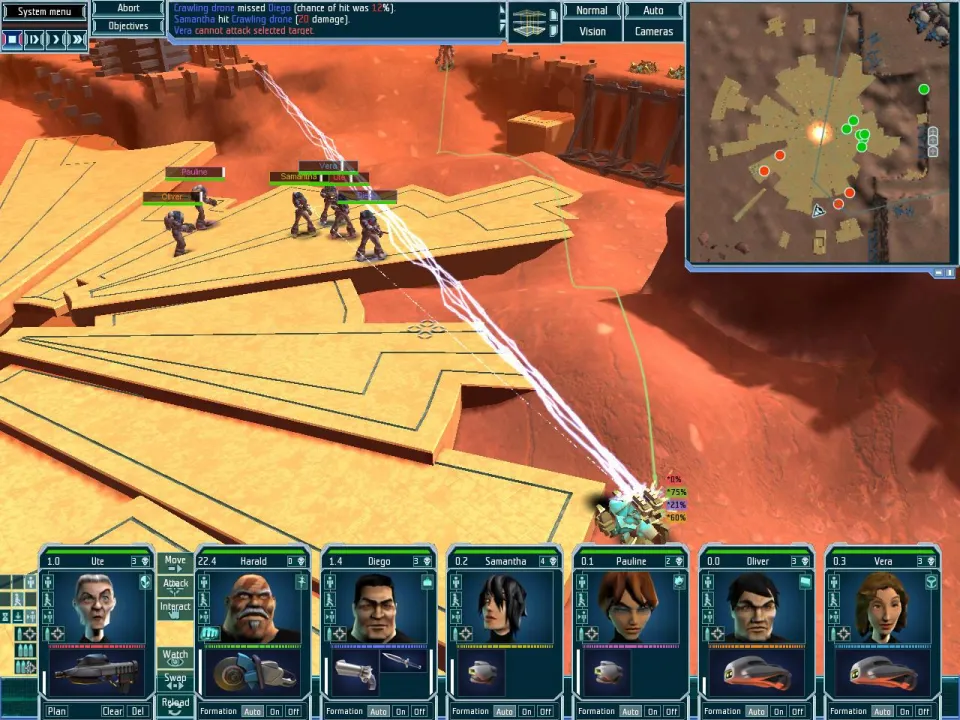This screenshot has height=720, width=960.
Task: Click the tactical minimap
Action: coord(820,133)
